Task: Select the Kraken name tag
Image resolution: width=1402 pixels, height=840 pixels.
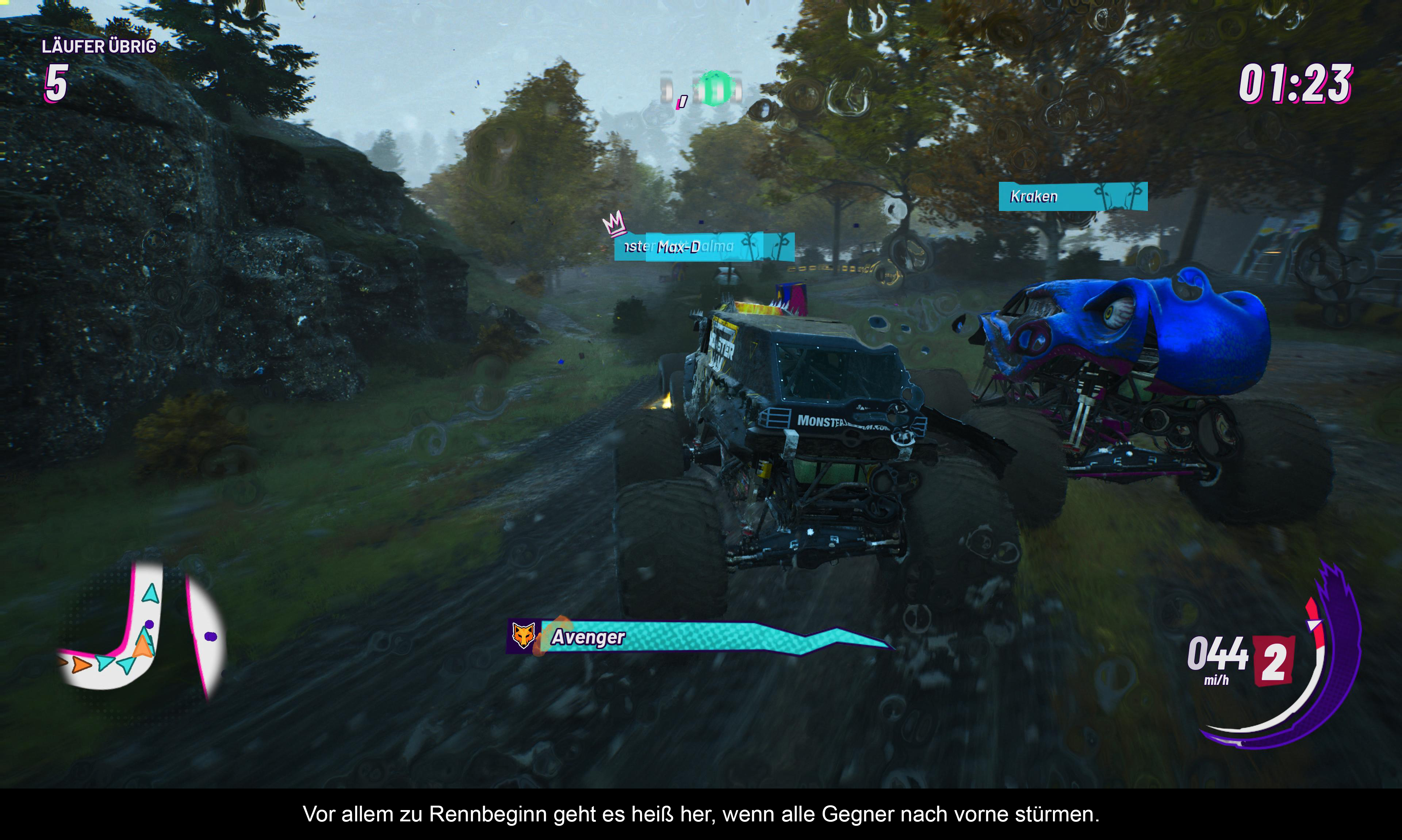Action: (1072, 196)
